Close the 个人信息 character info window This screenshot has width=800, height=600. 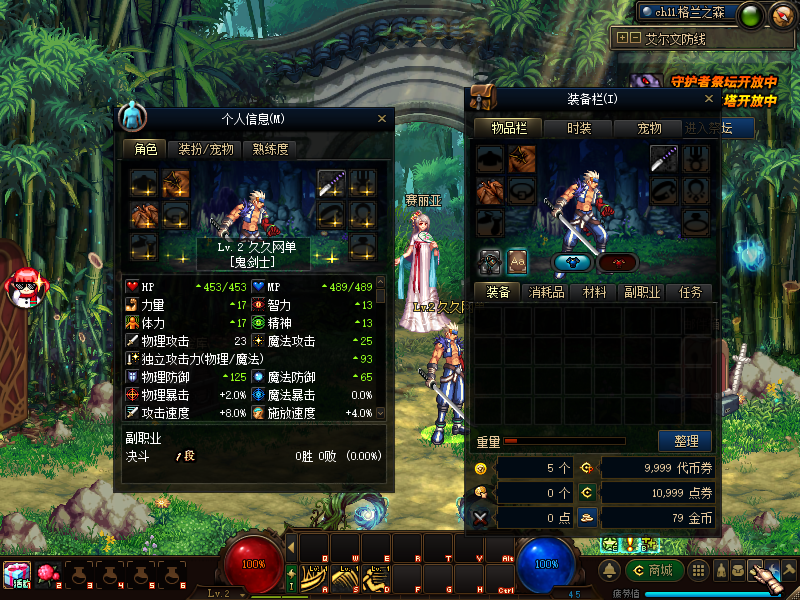coord(381,119)
